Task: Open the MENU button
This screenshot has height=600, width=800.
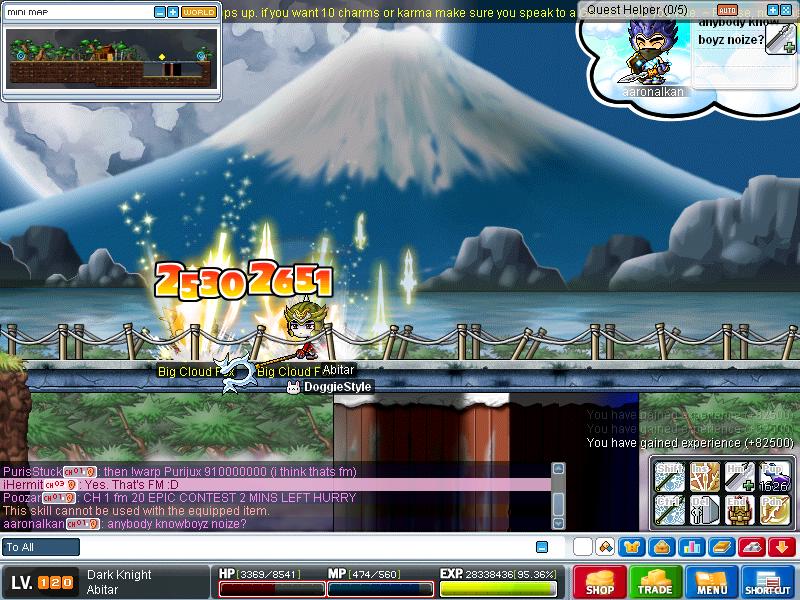Action: [712, 582]
